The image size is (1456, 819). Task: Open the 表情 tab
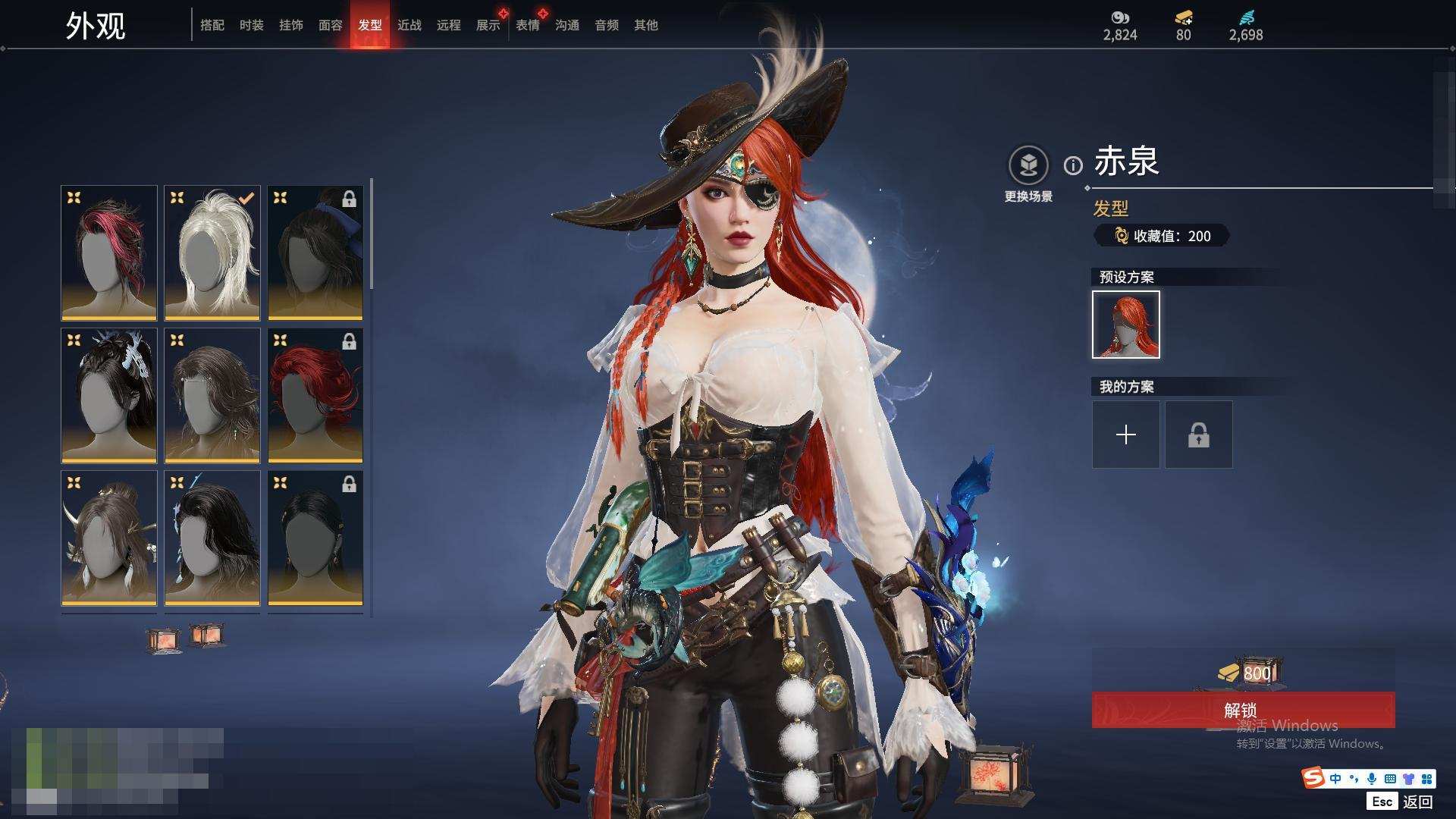[527, 25]
